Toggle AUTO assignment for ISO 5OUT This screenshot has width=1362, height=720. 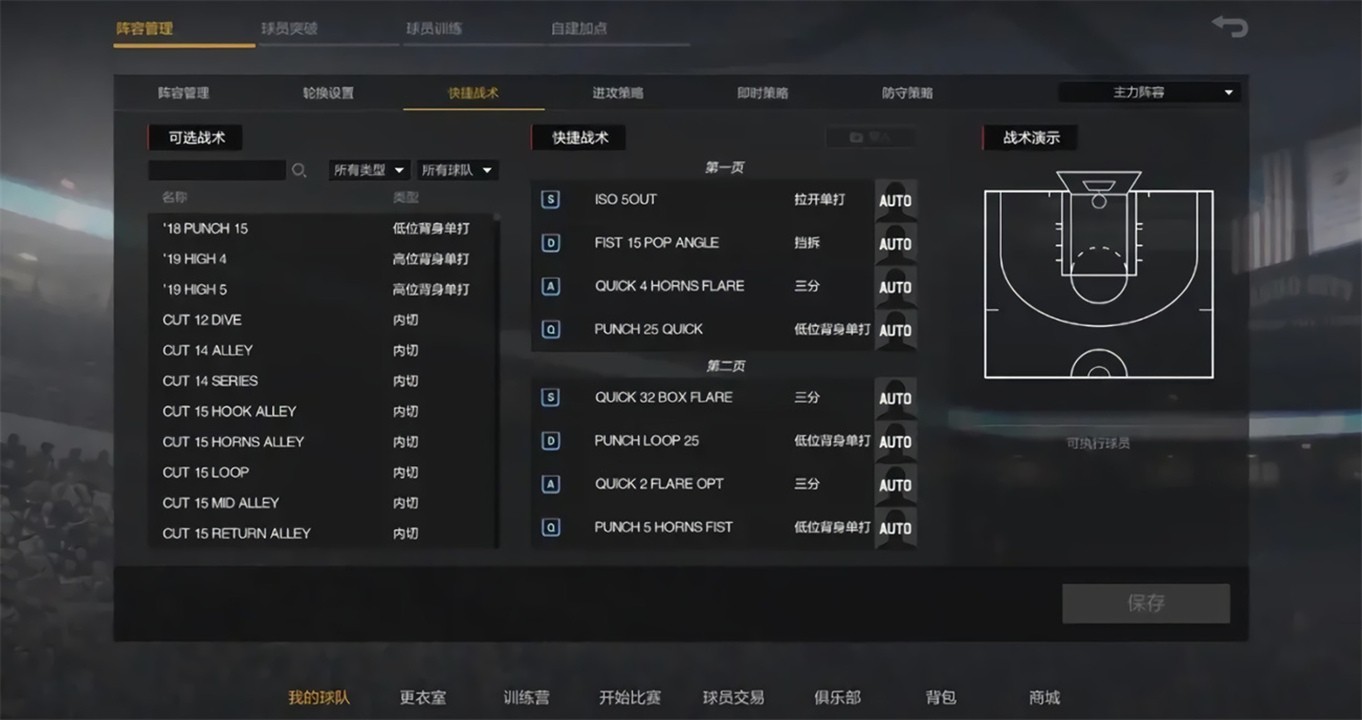pyautogui.click(x=895, y=200)
